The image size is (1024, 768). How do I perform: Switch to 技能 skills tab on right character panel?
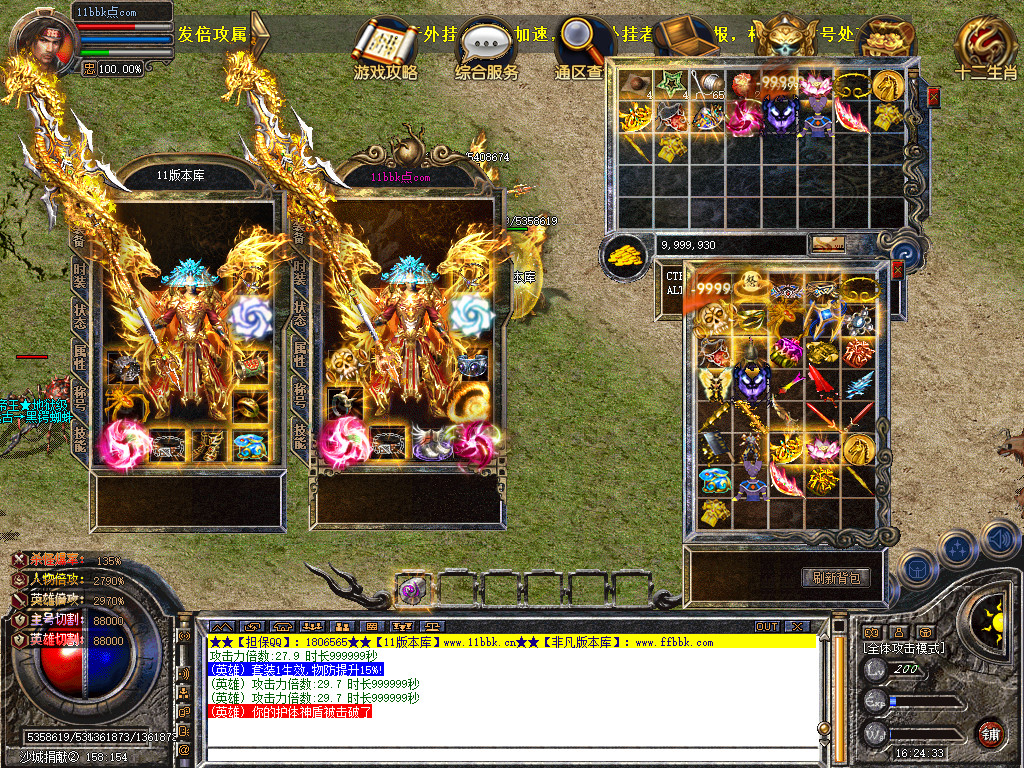[x=299, y=433]
